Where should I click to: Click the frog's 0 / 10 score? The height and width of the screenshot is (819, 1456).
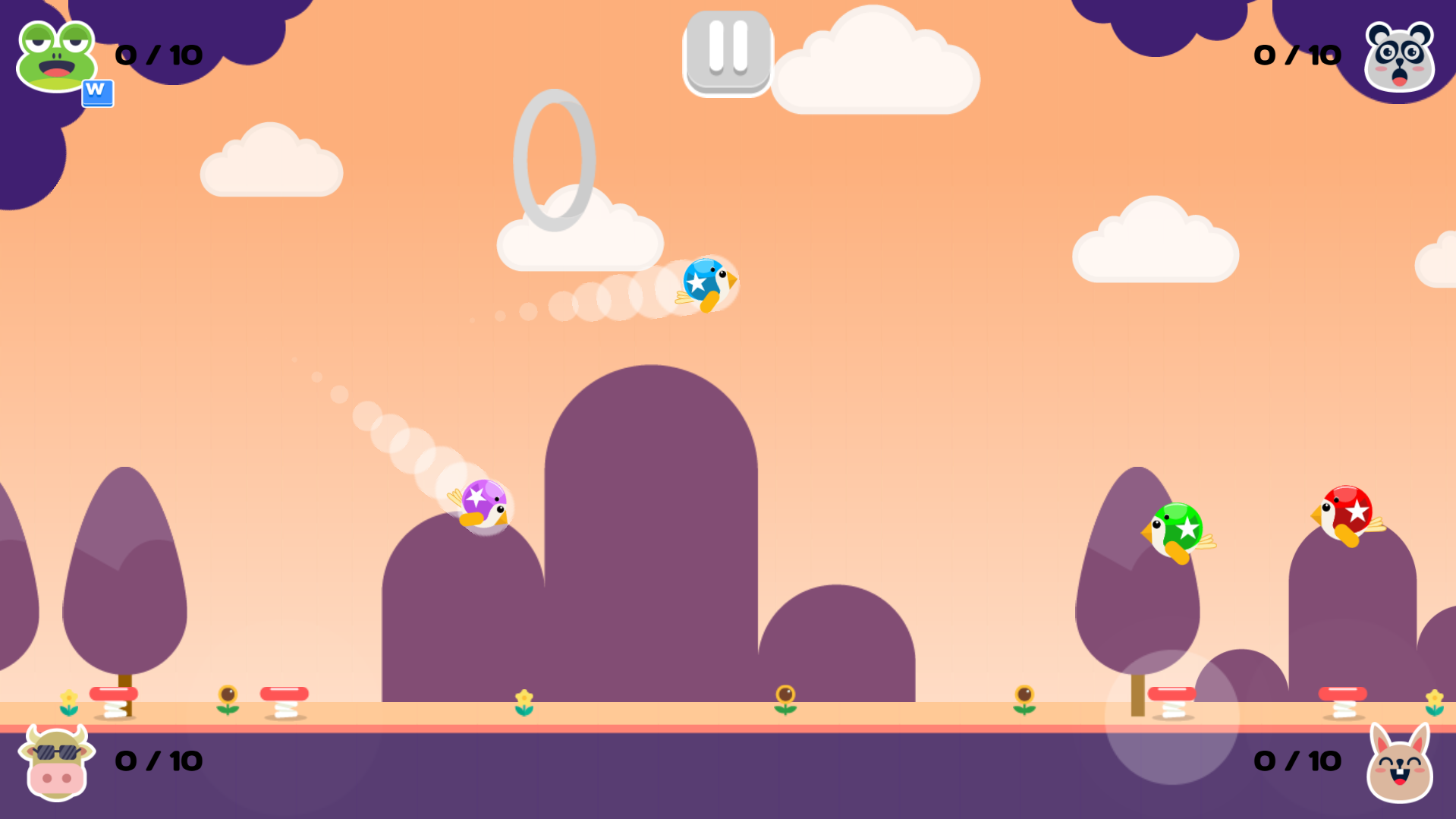pos(158,55)
